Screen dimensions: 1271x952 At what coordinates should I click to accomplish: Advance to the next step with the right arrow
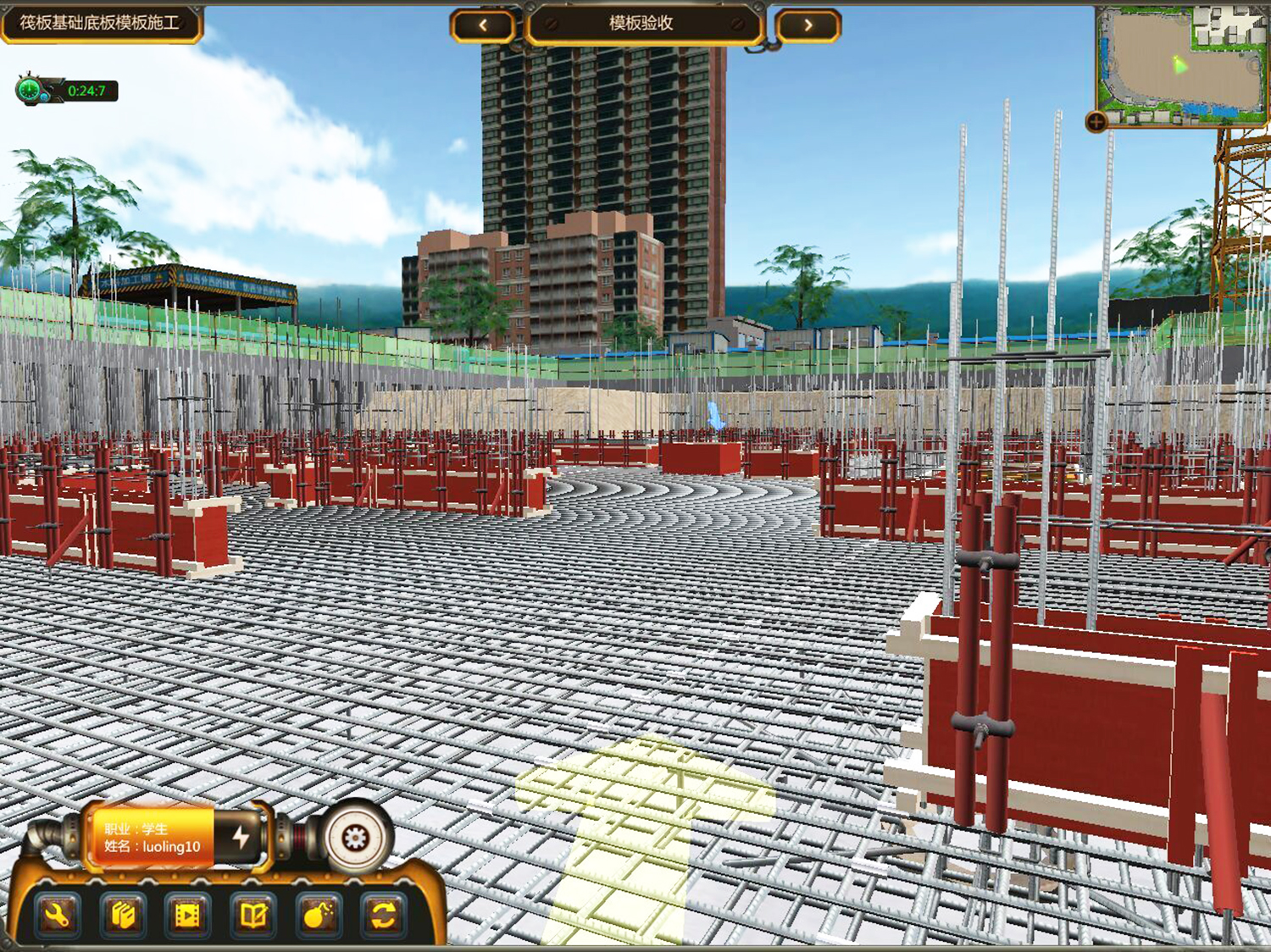tap(808, 25)
